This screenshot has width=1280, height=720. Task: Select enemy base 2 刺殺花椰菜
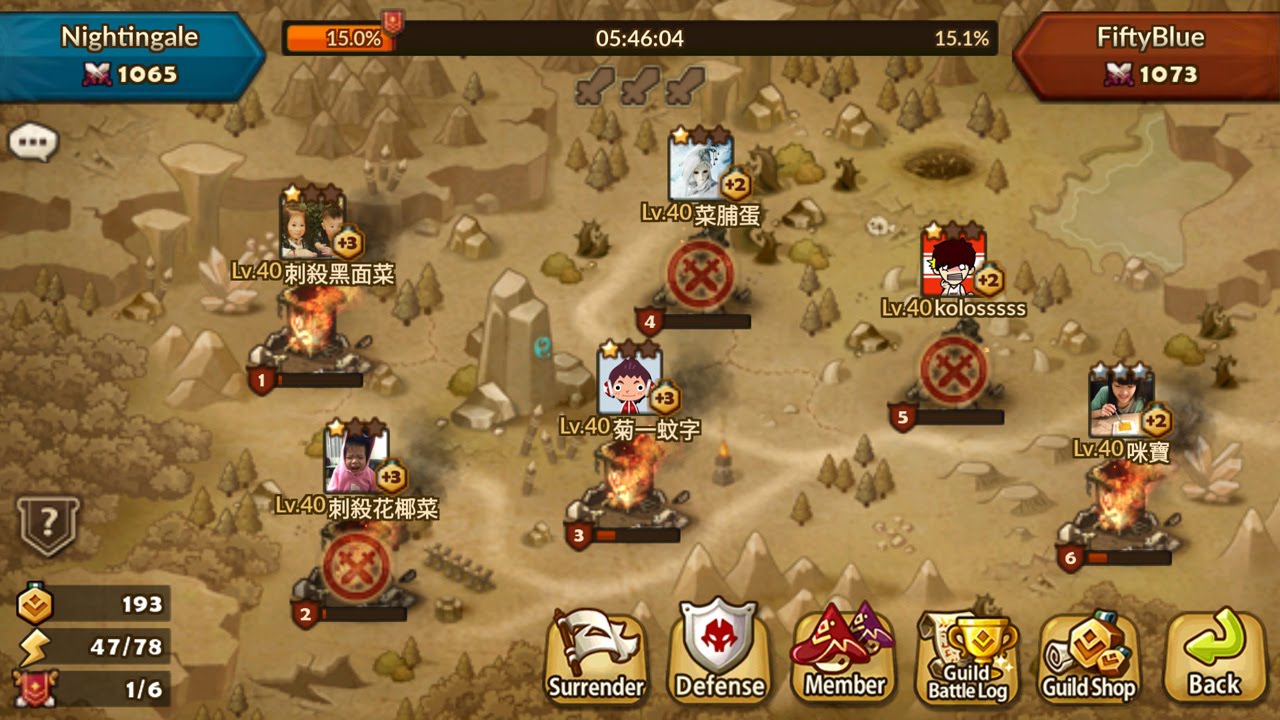[356, 568]
